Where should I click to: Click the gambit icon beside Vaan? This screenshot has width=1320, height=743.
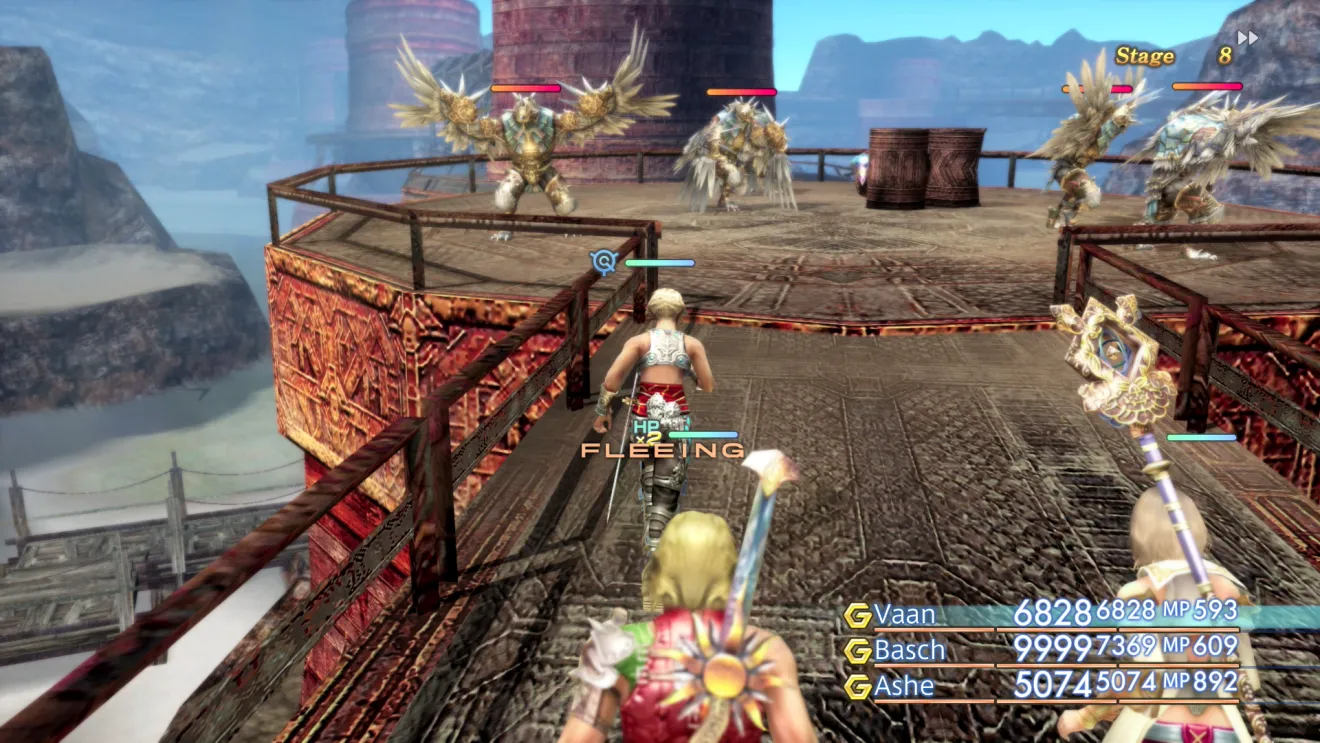(857, 615)
